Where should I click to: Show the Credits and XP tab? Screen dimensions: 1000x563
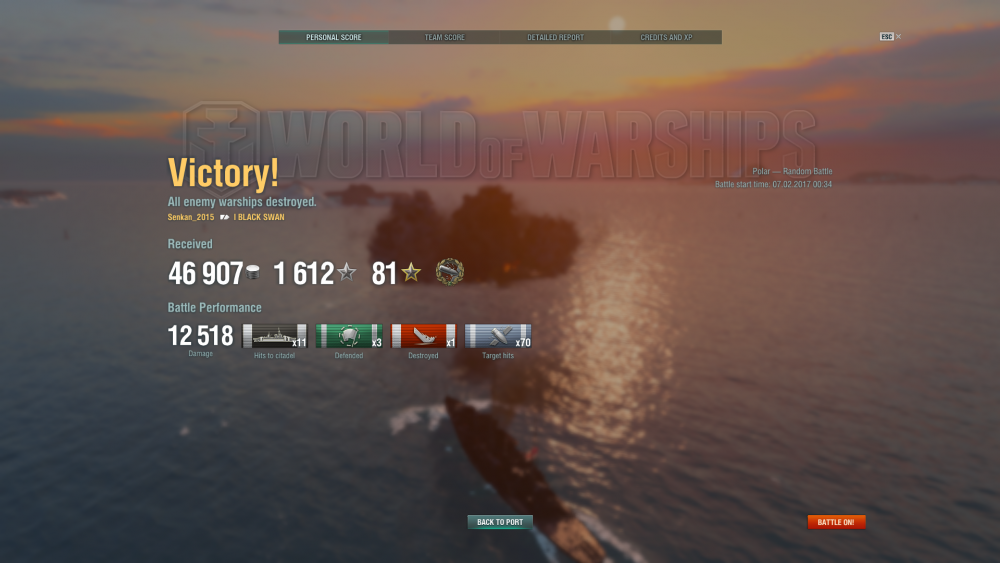coord(666,37)
